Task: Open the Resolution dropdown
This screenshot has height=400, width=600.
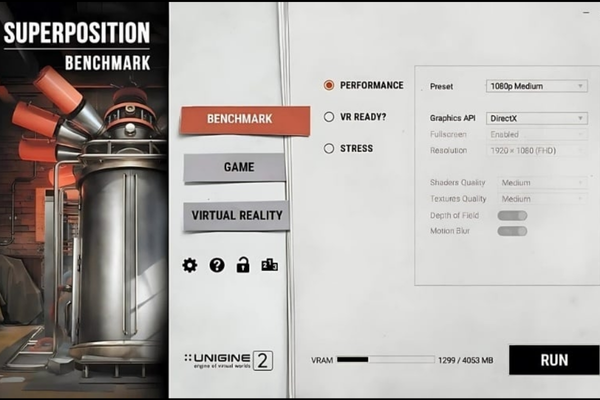Action: click(x=536, y=150)
